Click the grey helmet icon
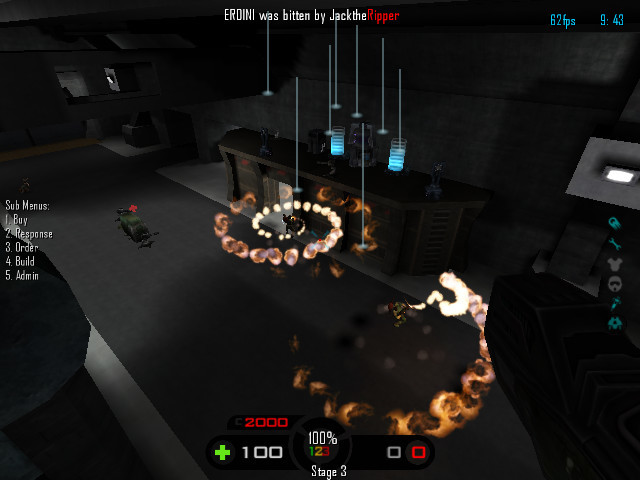Screen dimensions: 640x480 point(616,283)
